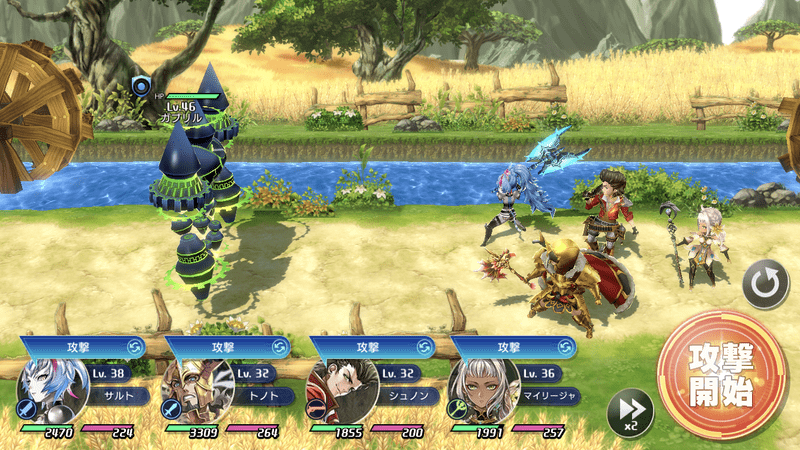
Task: Click the circular arrow reset button
Action: [765, 287]
